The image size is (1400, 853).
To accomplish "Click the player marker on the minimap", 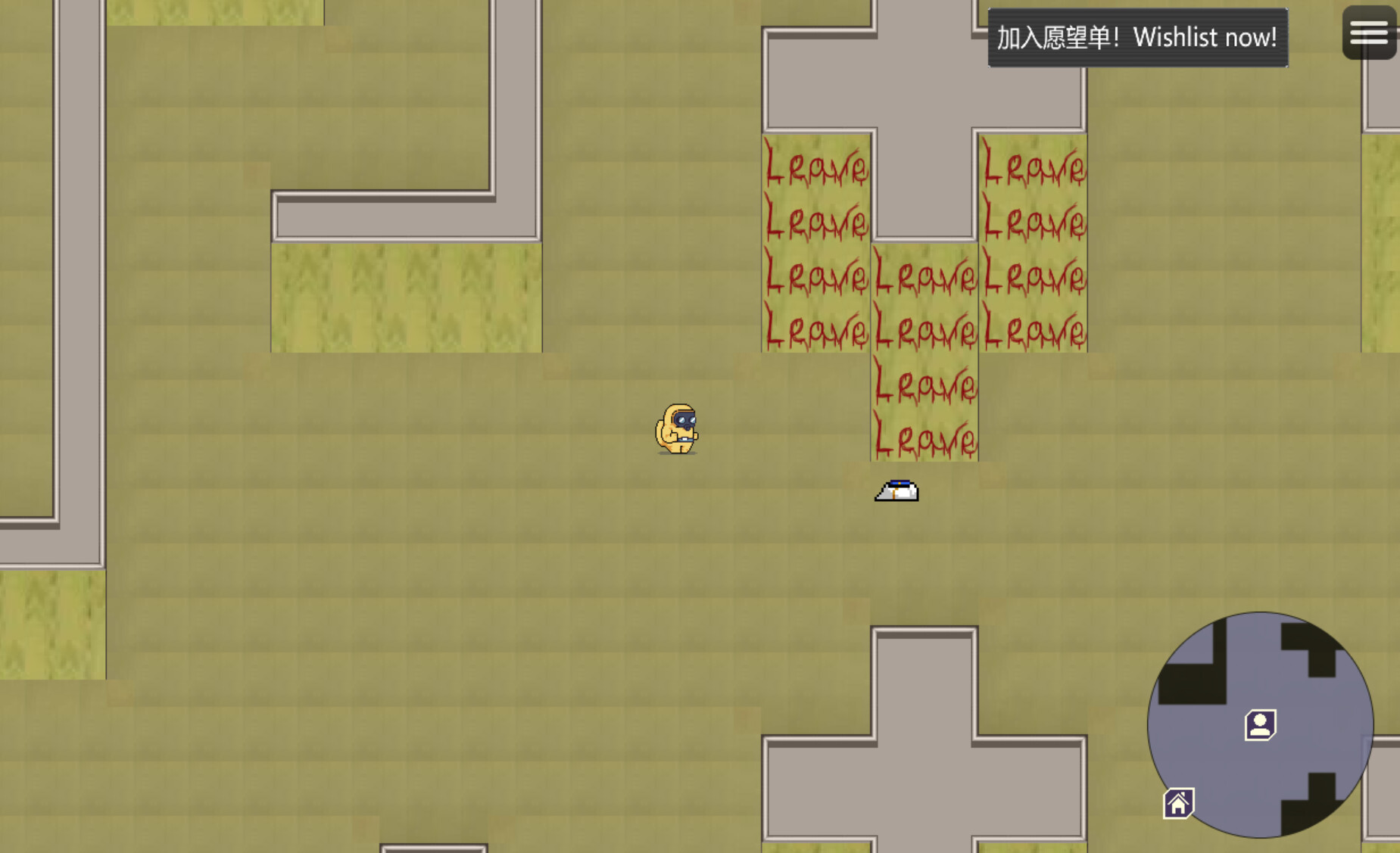I will tap(1261, 725).
